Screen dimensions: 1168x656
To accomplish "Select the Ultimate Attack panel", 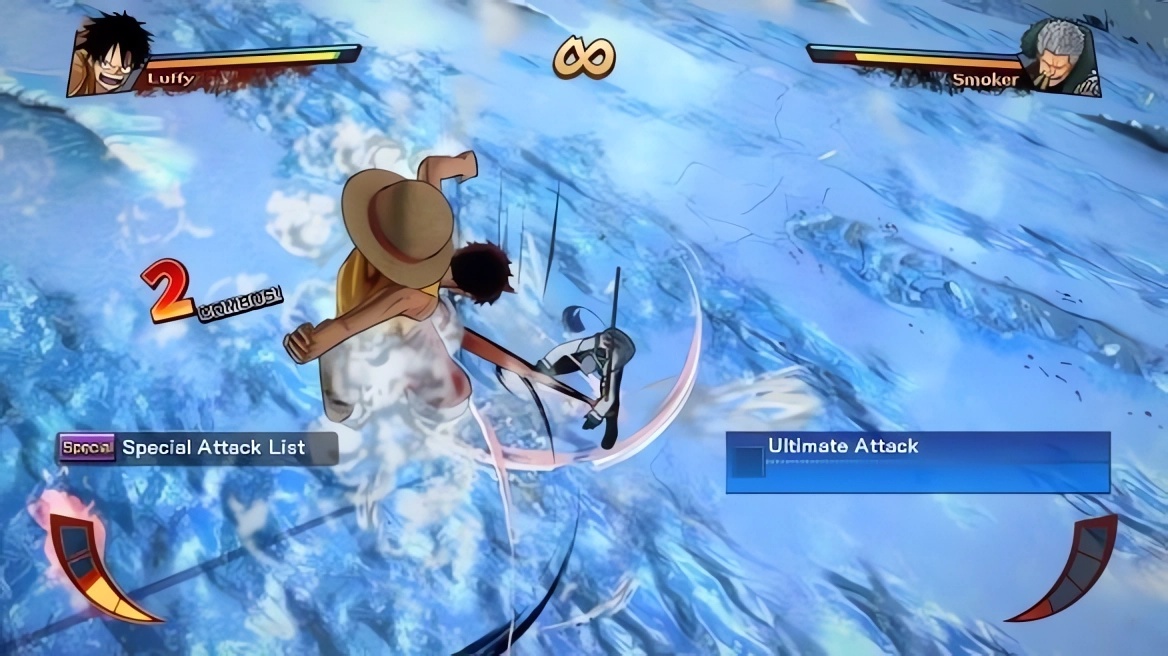I will click(917, 461).
